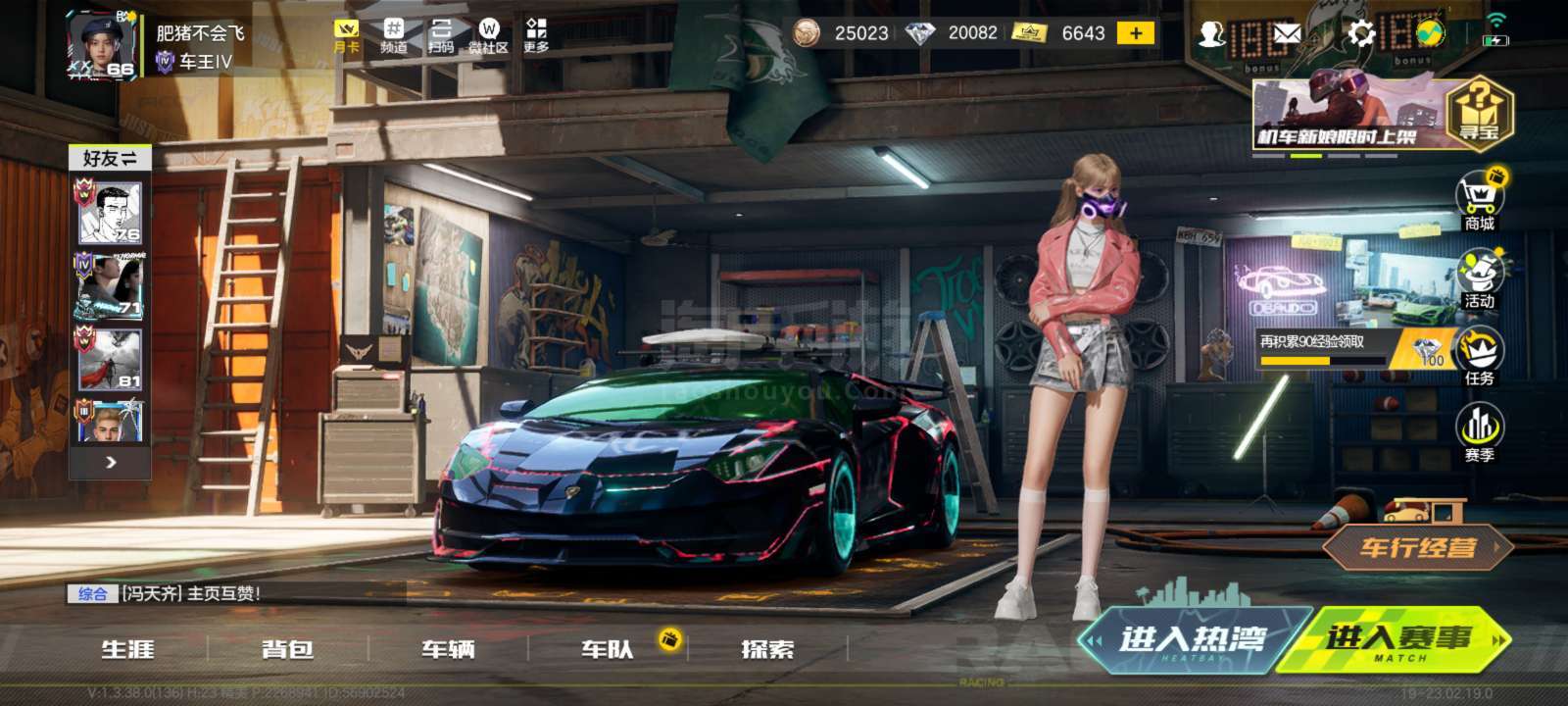Tap the 扫码 scan code icon
1568x706 pixels.
tap(441, 35)
